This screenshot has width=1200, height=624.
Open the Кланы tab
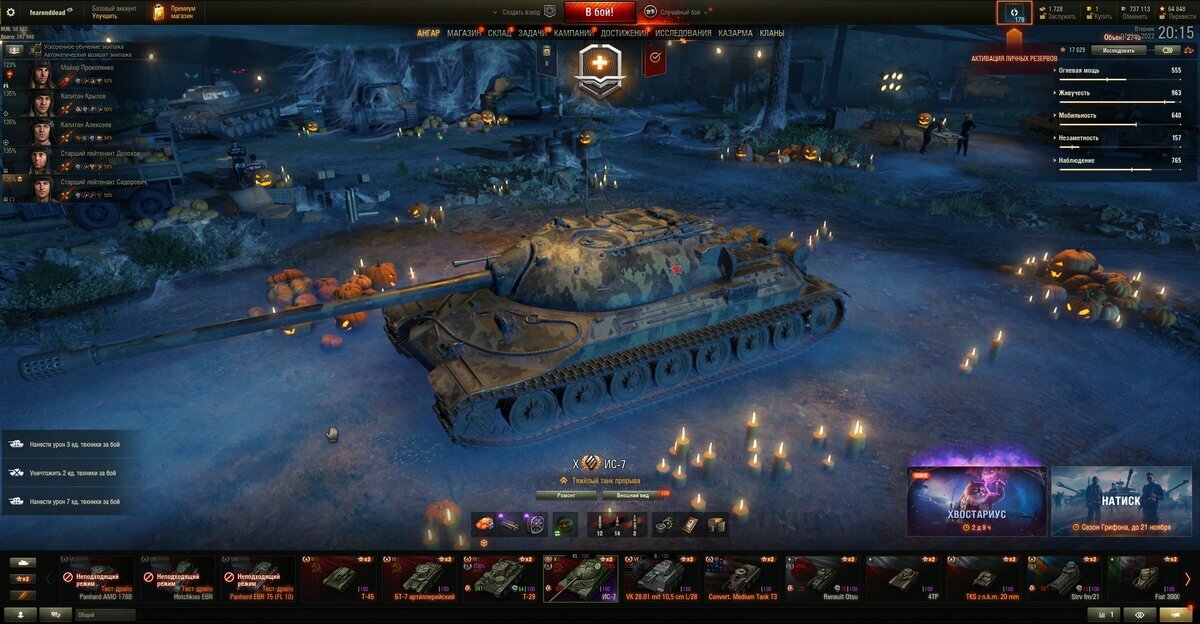772,33
